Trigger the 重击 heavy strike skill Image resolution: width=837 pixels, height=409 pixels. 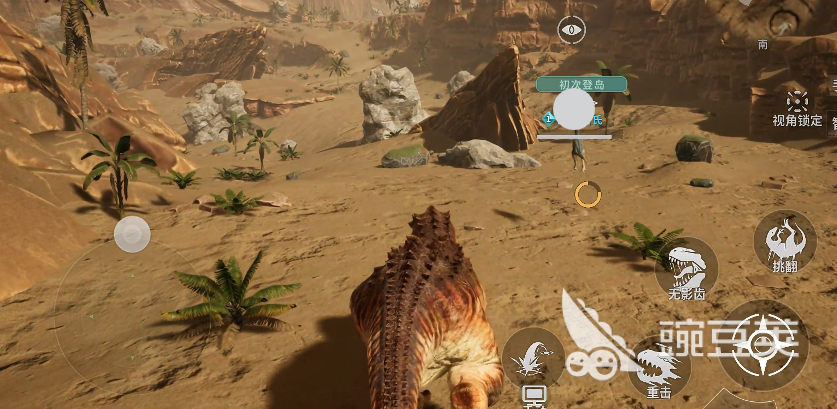coord(659,366)
